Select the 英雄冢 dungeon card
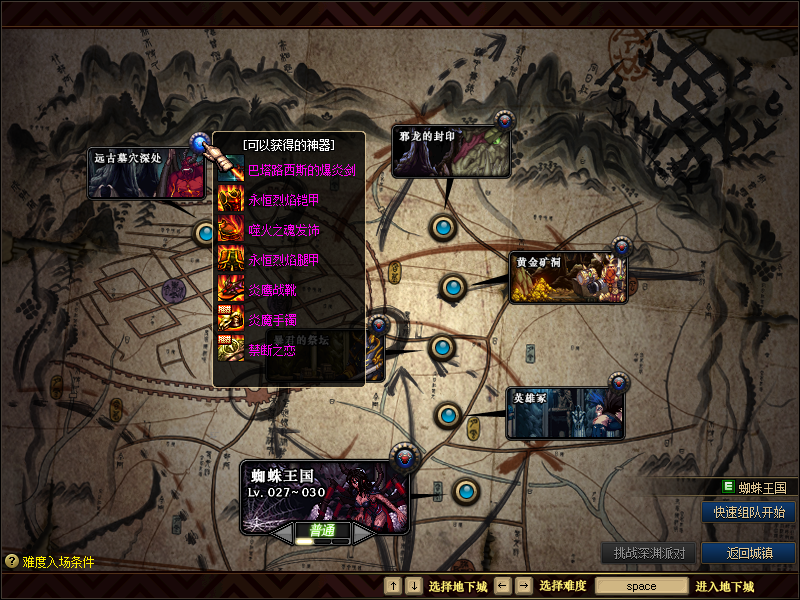 [x=564, y=413]
